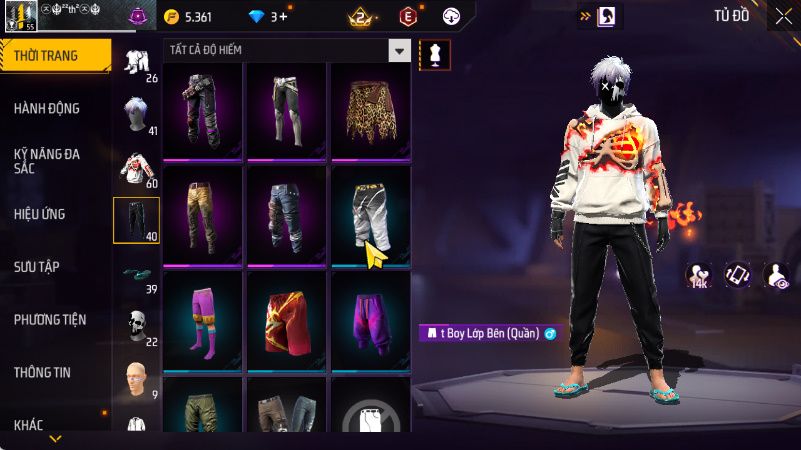Click the phone rotation icon
This screenshot has width=801, height=450.
tap(738, 275)
